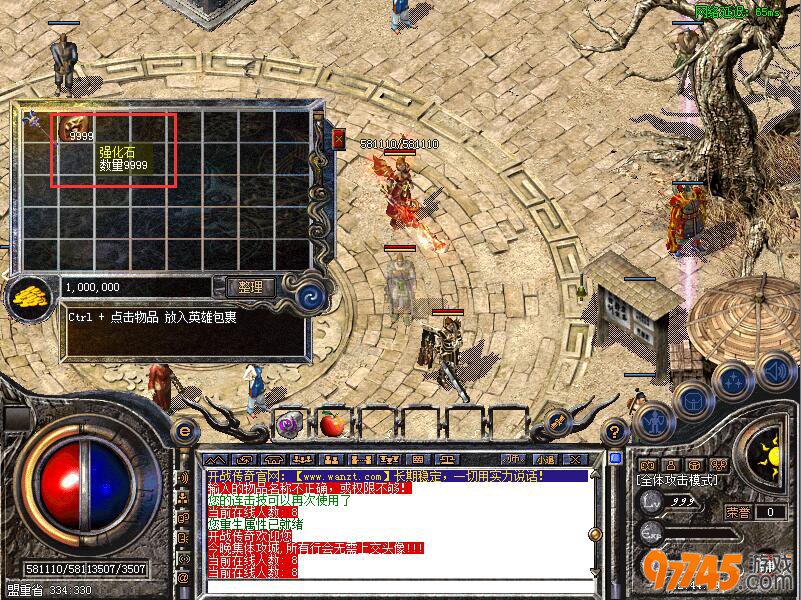Click the @ chat channel button
Viewport: 801px width, 600px height.
click(184, 578)
